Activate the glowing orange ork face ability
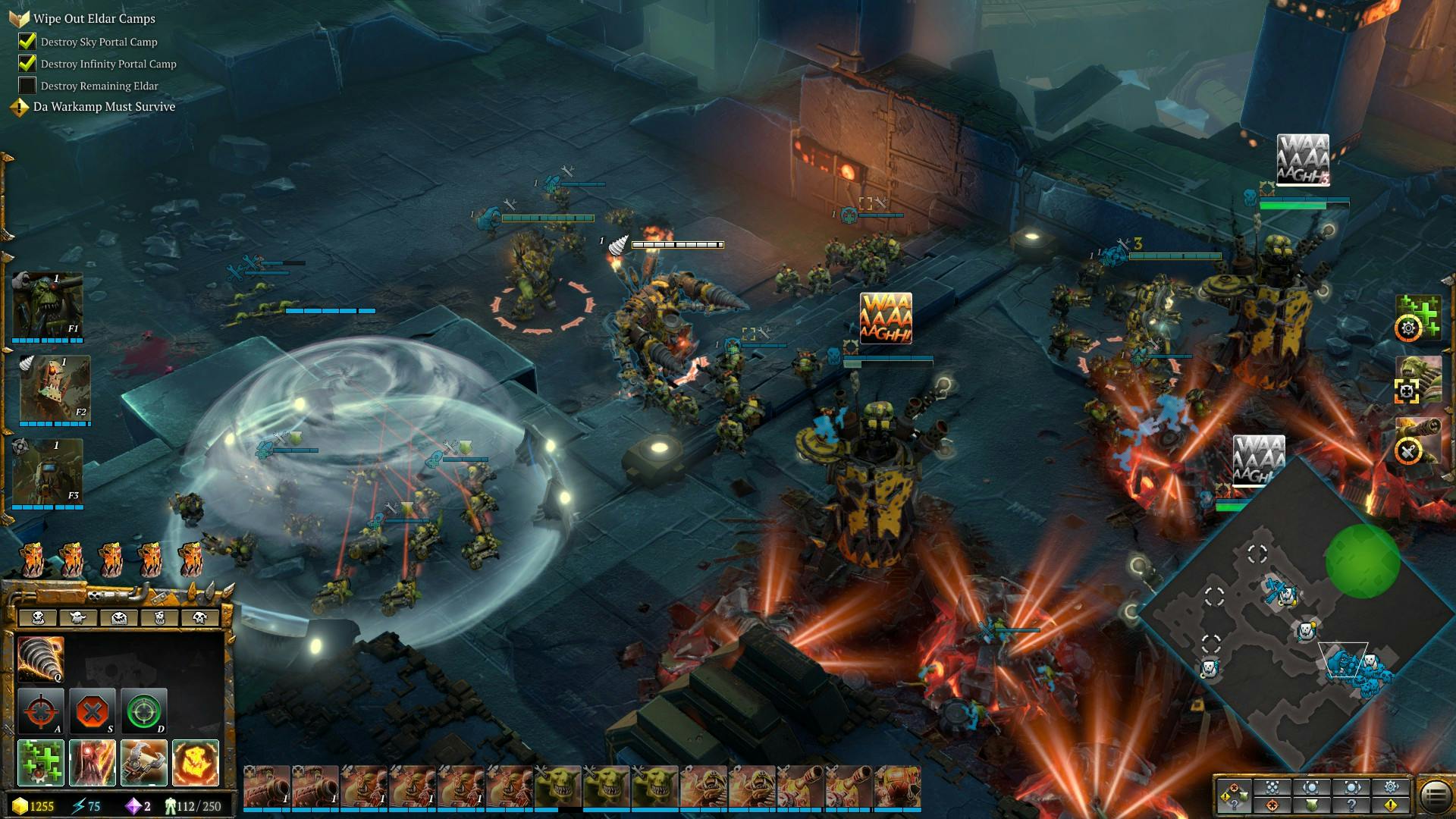Screen dimensions: 1456x819 point(195,762)
